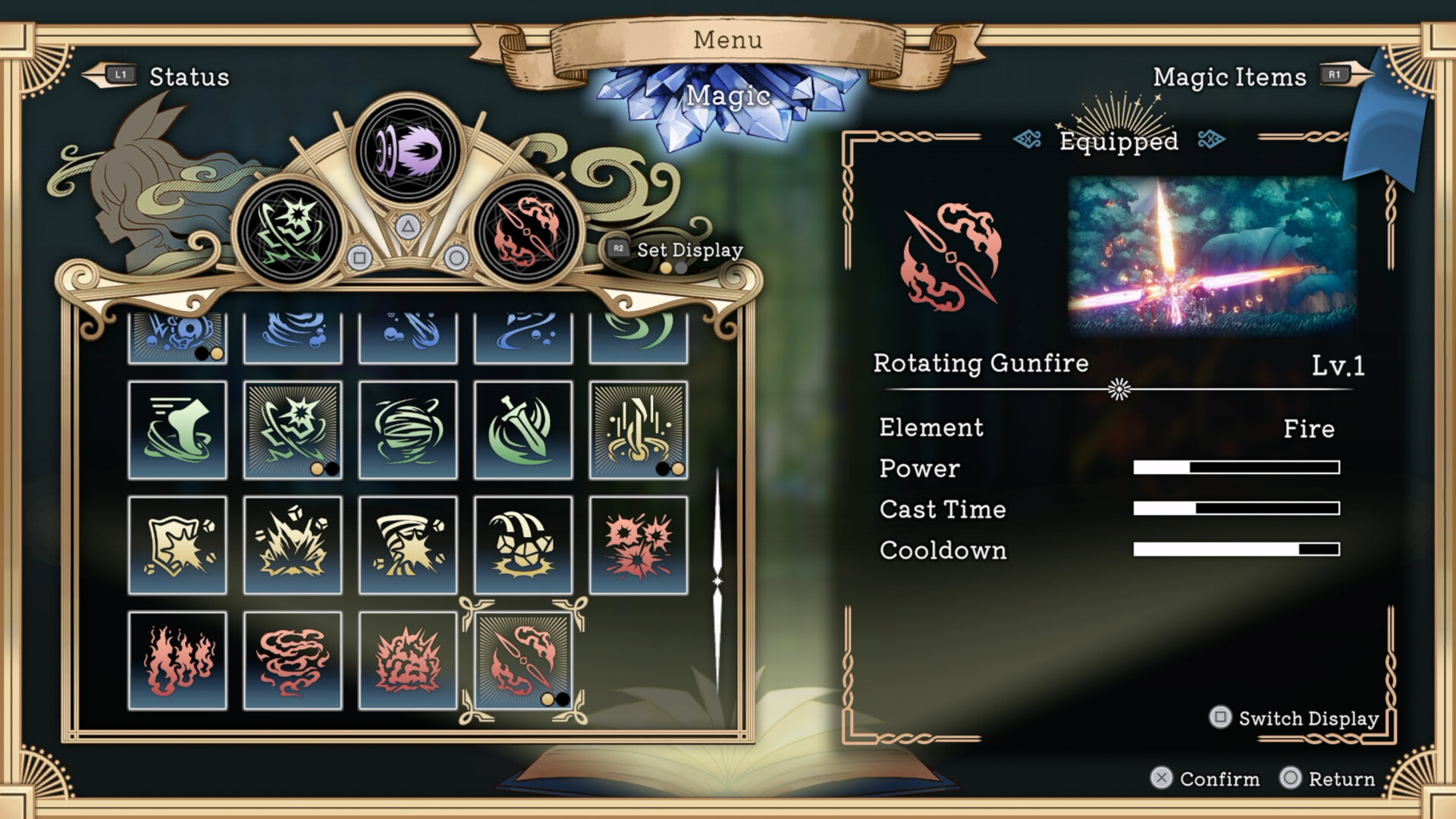This screenshot has width=1456, height=819.
Task: Select the green sword slash spell
Action: coord(523,430)
